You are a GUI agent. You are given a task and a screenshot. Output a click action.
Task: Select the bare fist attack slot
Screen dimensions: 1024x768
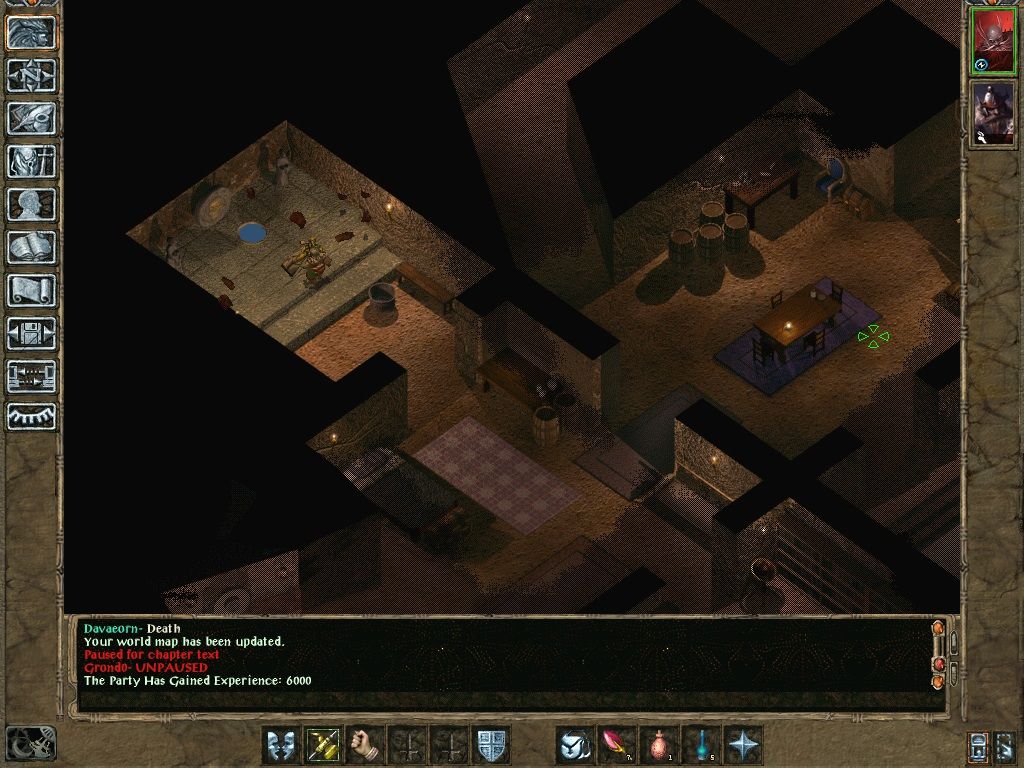(366, 745)
